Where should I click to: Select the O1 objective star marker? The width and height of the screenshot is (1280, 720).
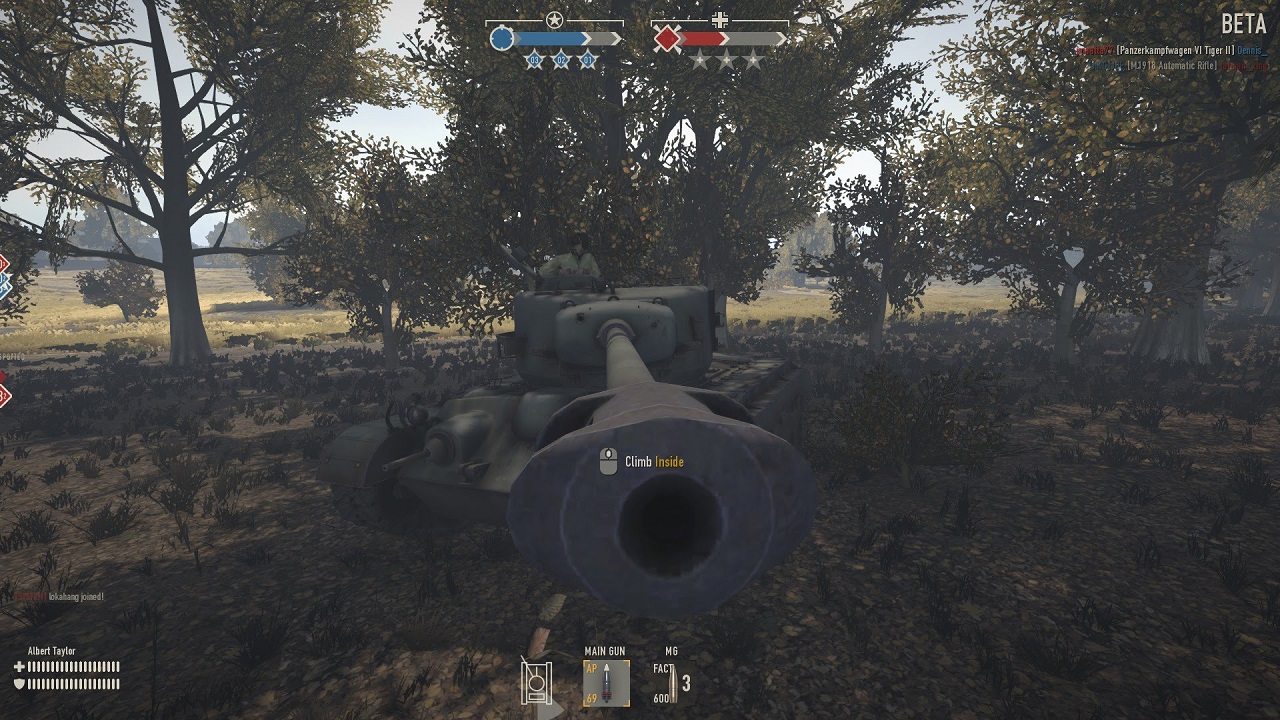pyautogui.click(x=588, y=61)
